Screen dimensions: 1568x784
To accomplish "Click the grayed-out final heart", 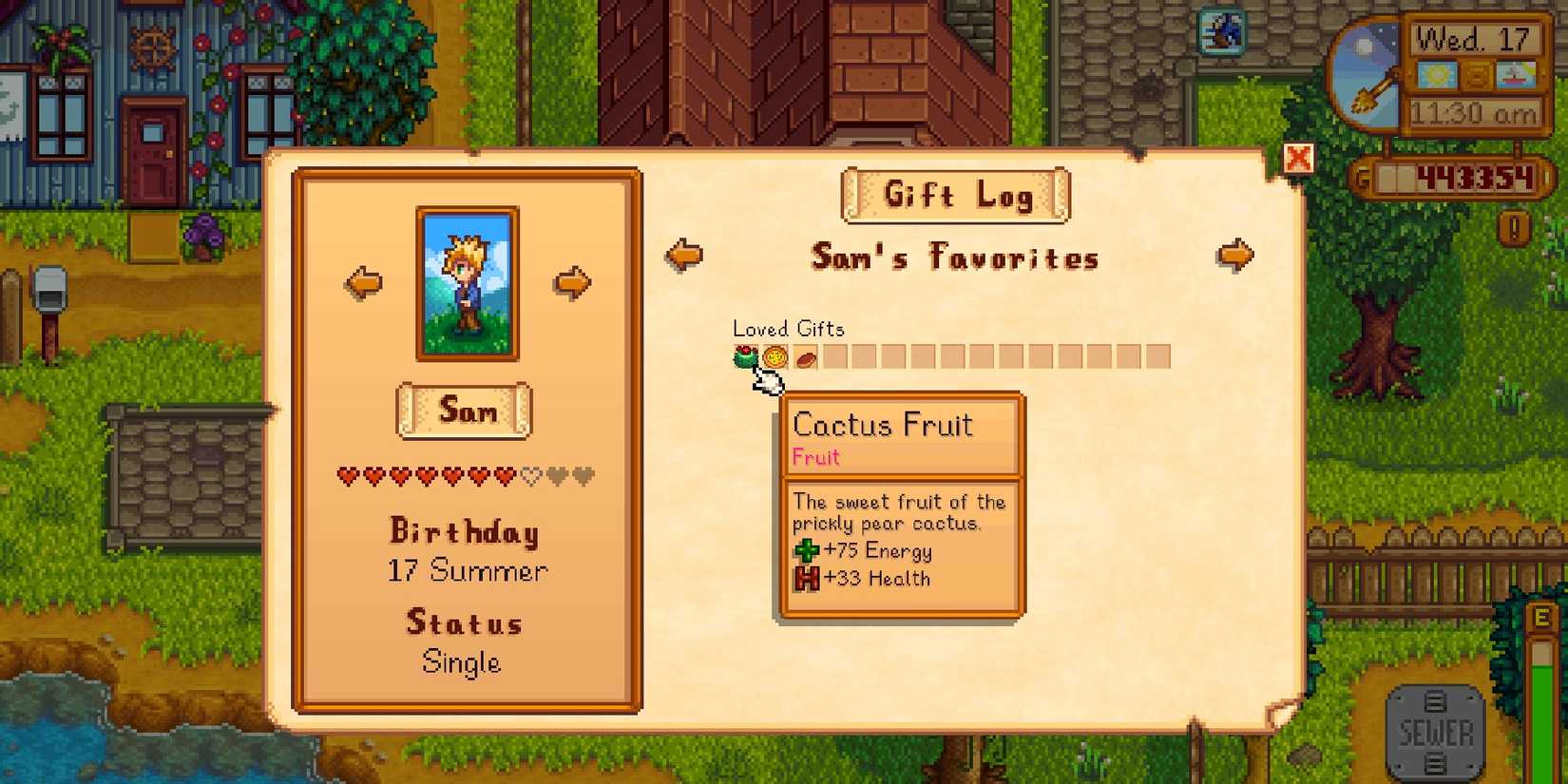I will [583, 476].
